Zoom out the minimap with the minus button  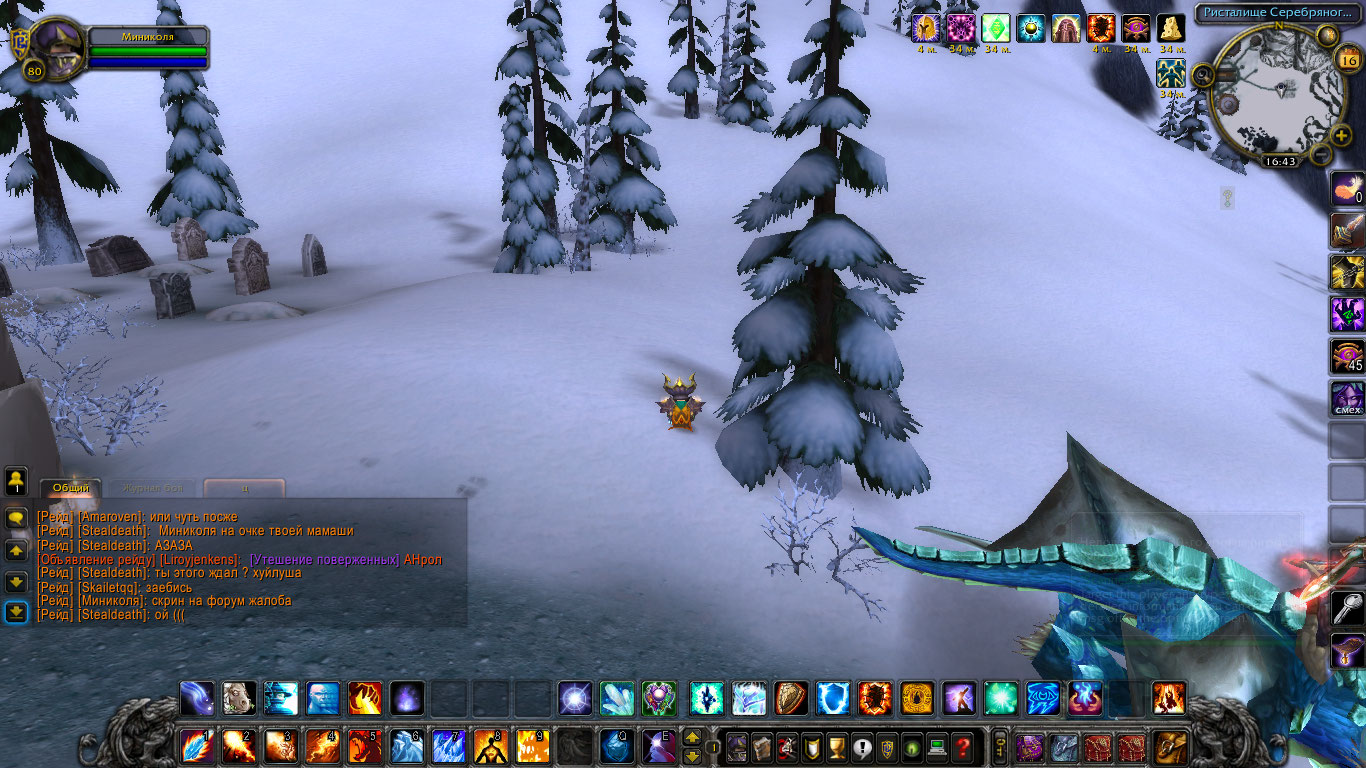coord(1321,155)
